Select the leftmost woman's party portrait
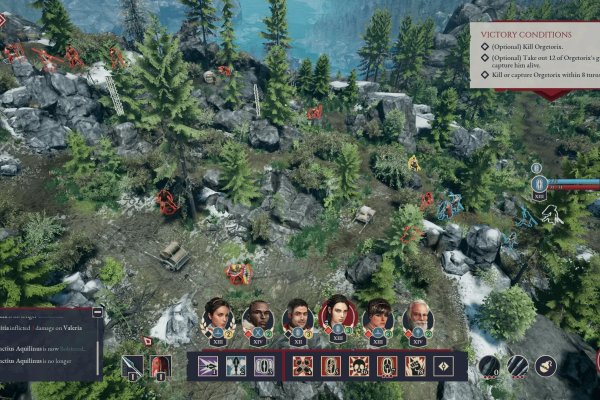Viewport: 600px width, 400px height. pyautogui.click(x=217, y=315)
